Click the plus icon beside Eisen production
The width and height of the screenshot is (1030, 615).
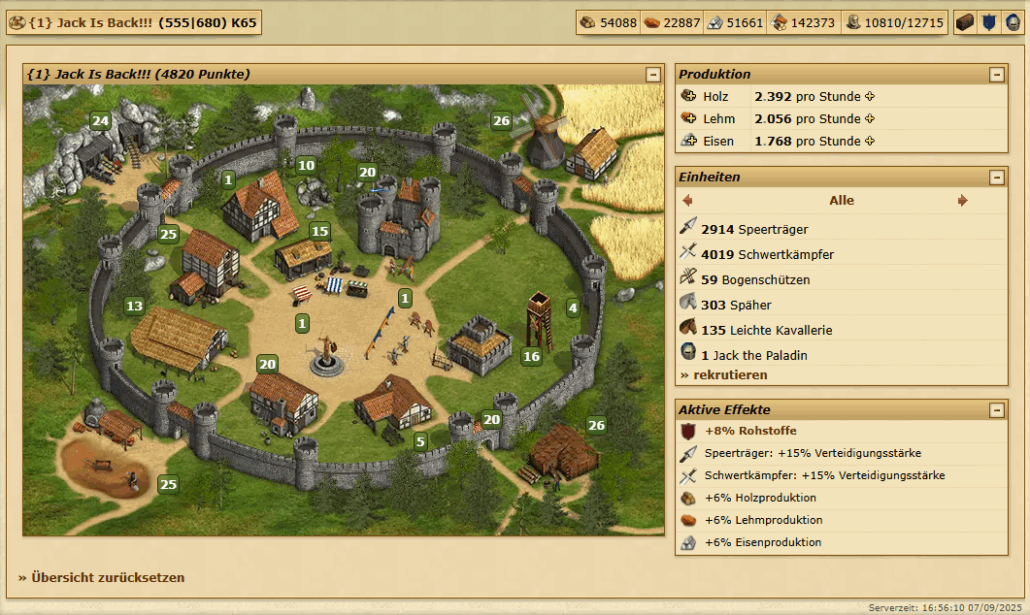click(870, 141)
